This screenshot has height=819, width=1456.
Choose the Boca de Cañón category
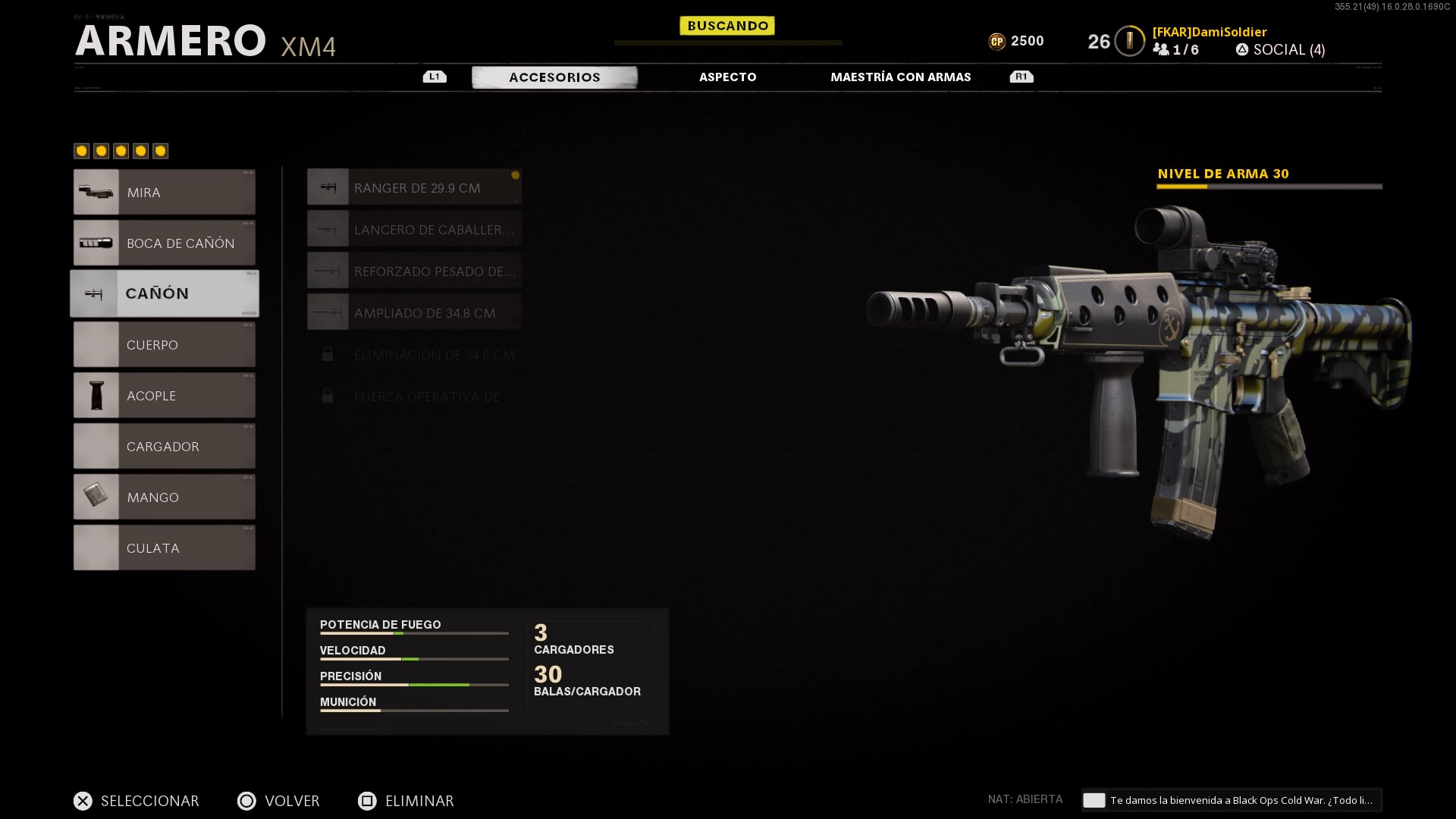[165, 243]
